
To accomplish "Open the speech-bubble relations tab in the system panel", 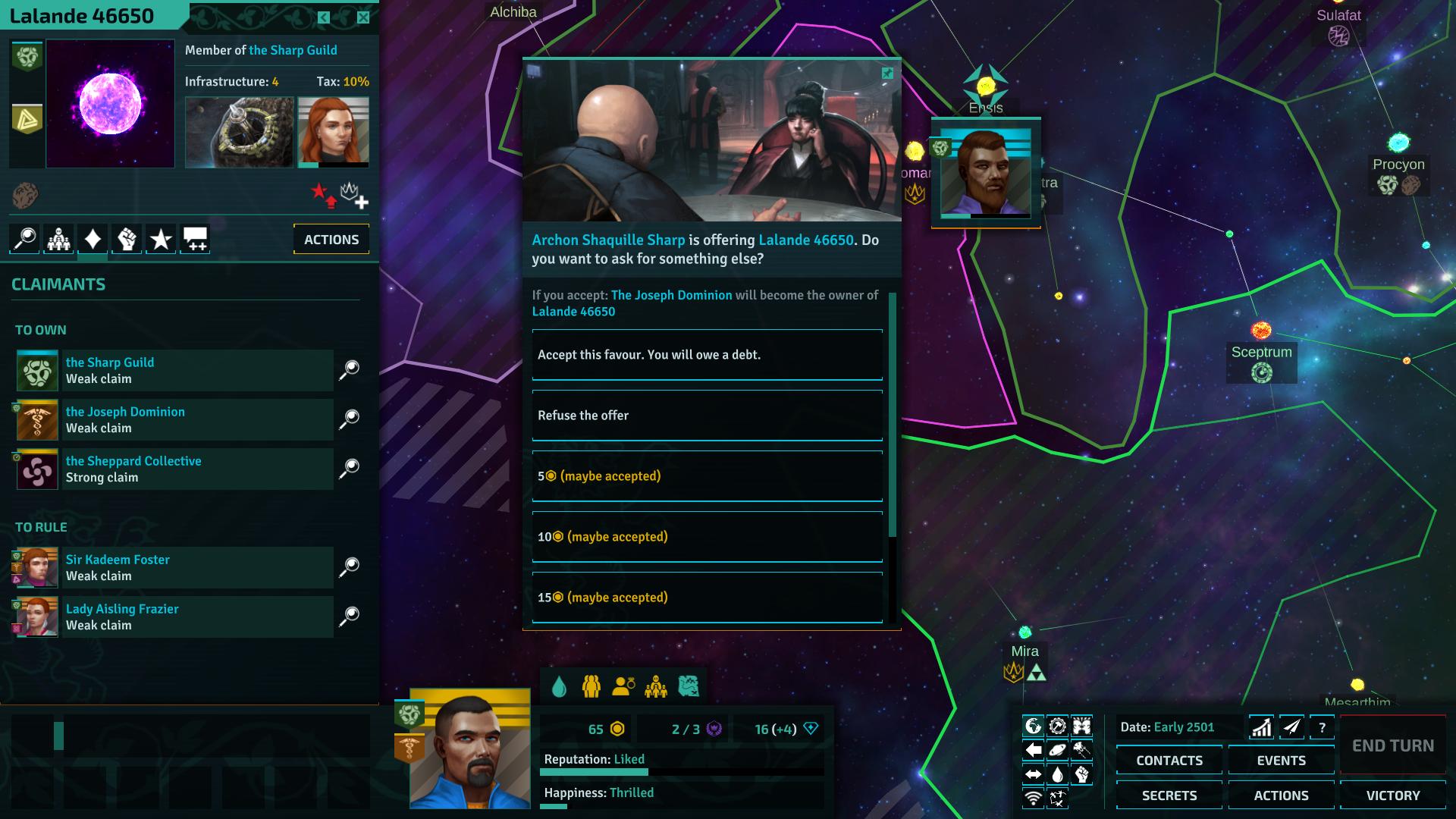I will [x=194, y=239].
